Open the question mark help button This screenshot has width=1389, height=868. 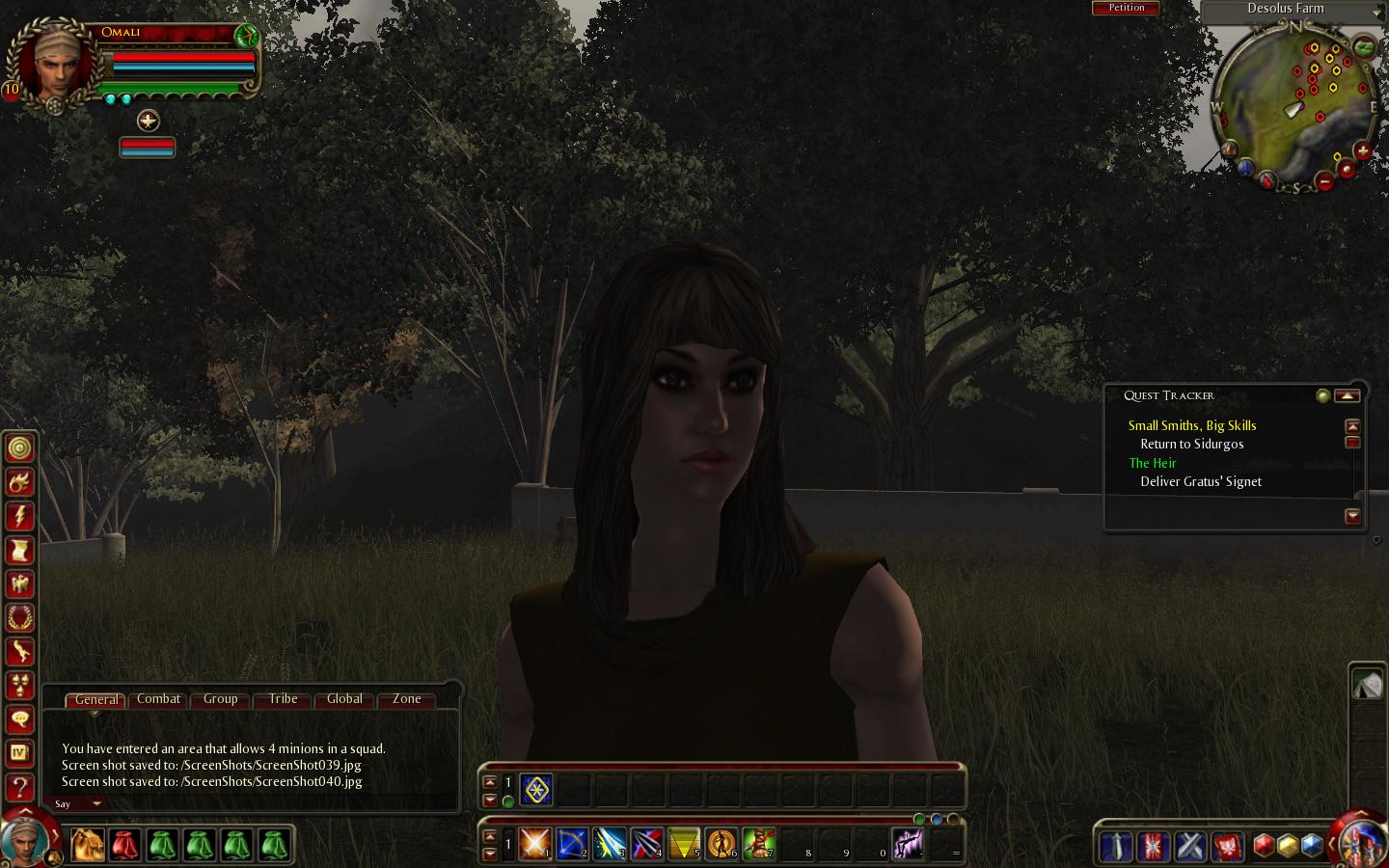click(20, 788)
